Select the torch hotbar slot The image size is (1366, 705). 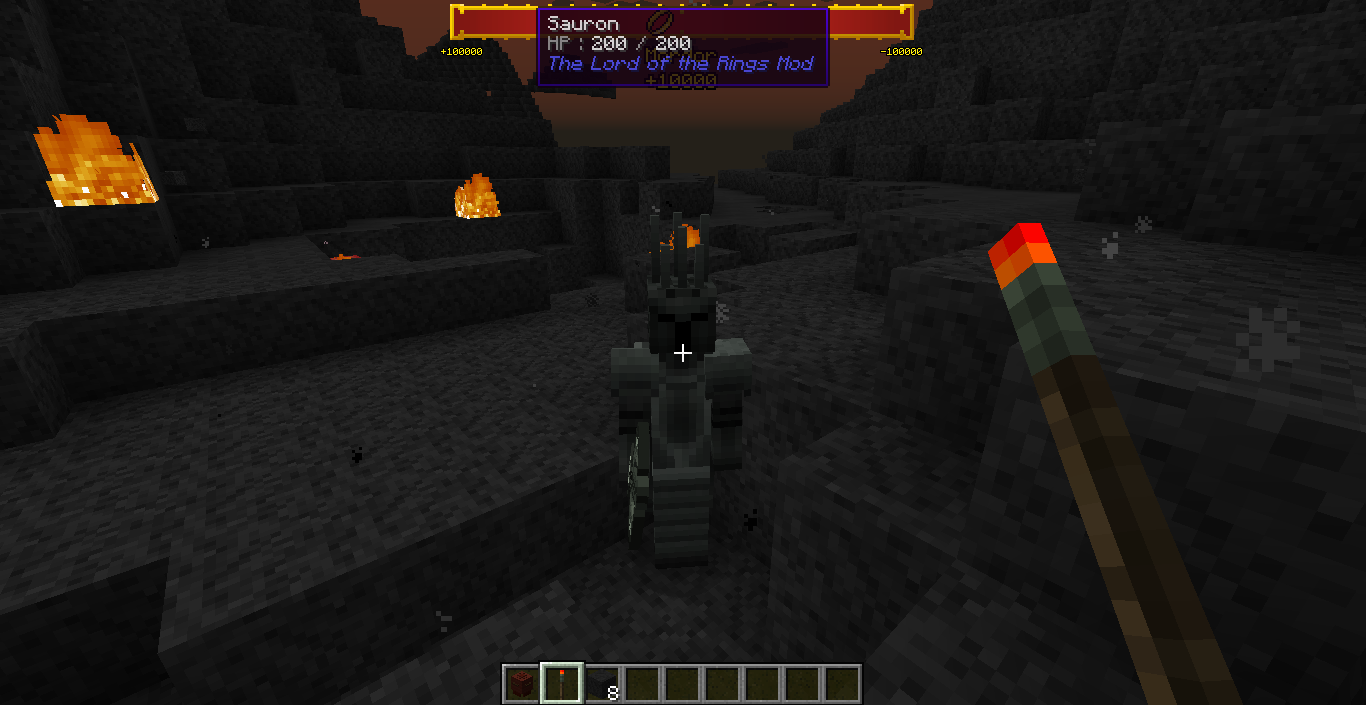pos(561,684)
